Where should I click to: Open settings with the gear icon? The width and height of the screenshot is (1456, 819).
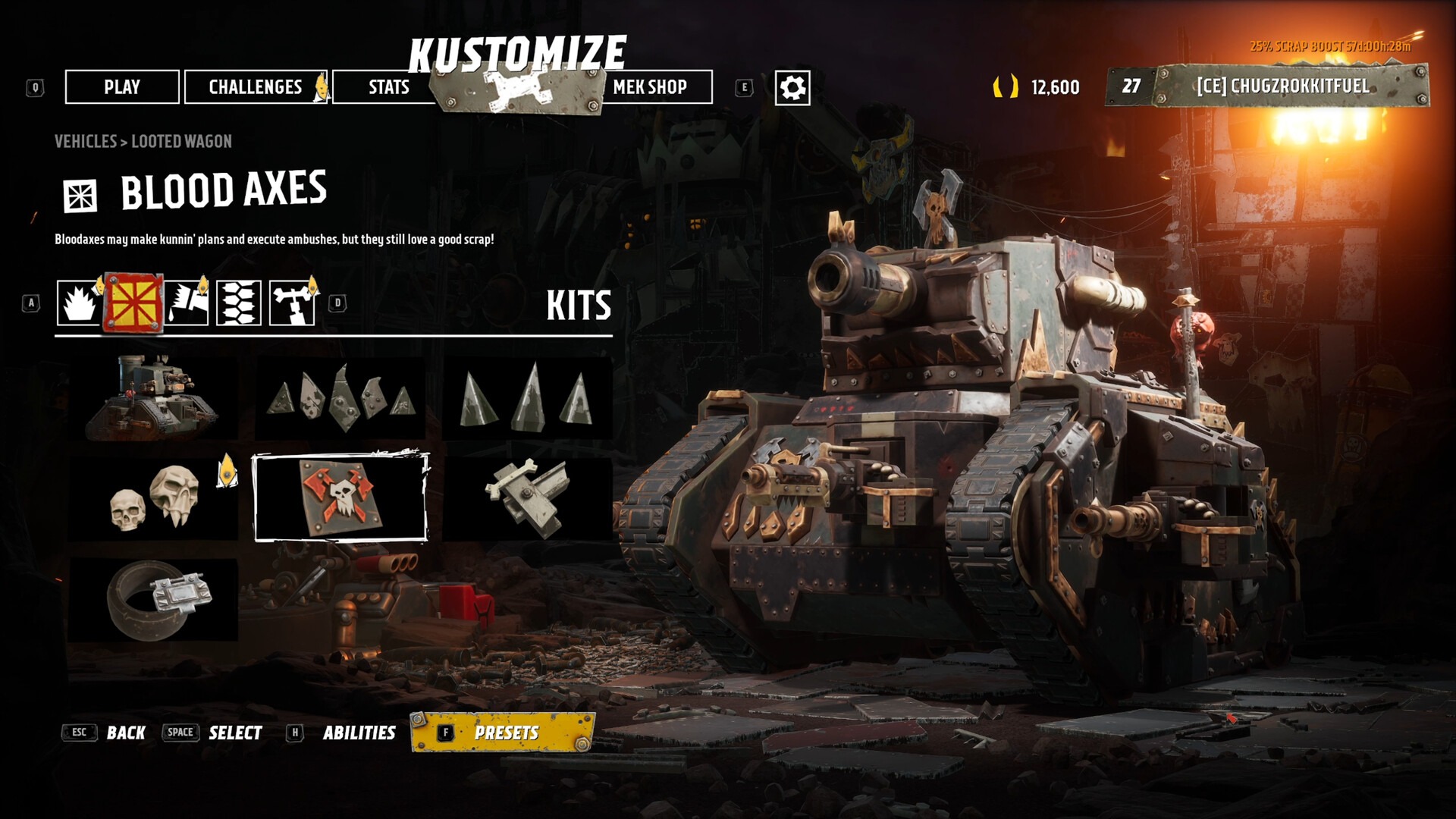pos(792,88)
